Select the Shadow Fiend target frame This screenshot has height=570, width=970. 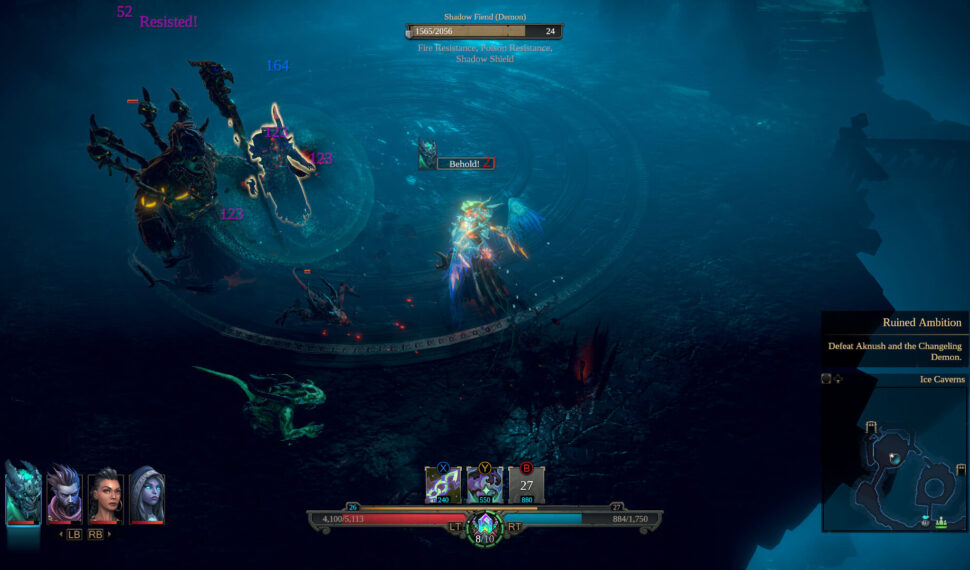(484, 32)
